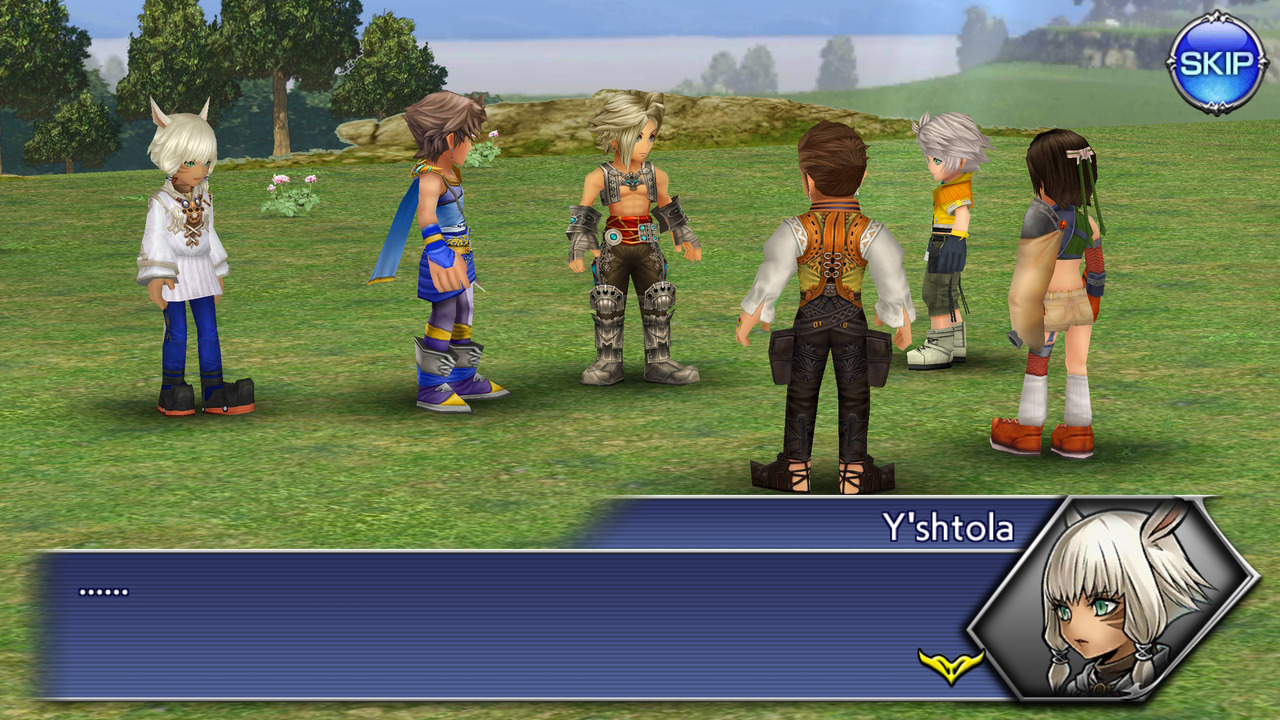Advance dialogue using the yellow arrow indicator
This screenshot has height=720, width=1280.
[950, 665]
